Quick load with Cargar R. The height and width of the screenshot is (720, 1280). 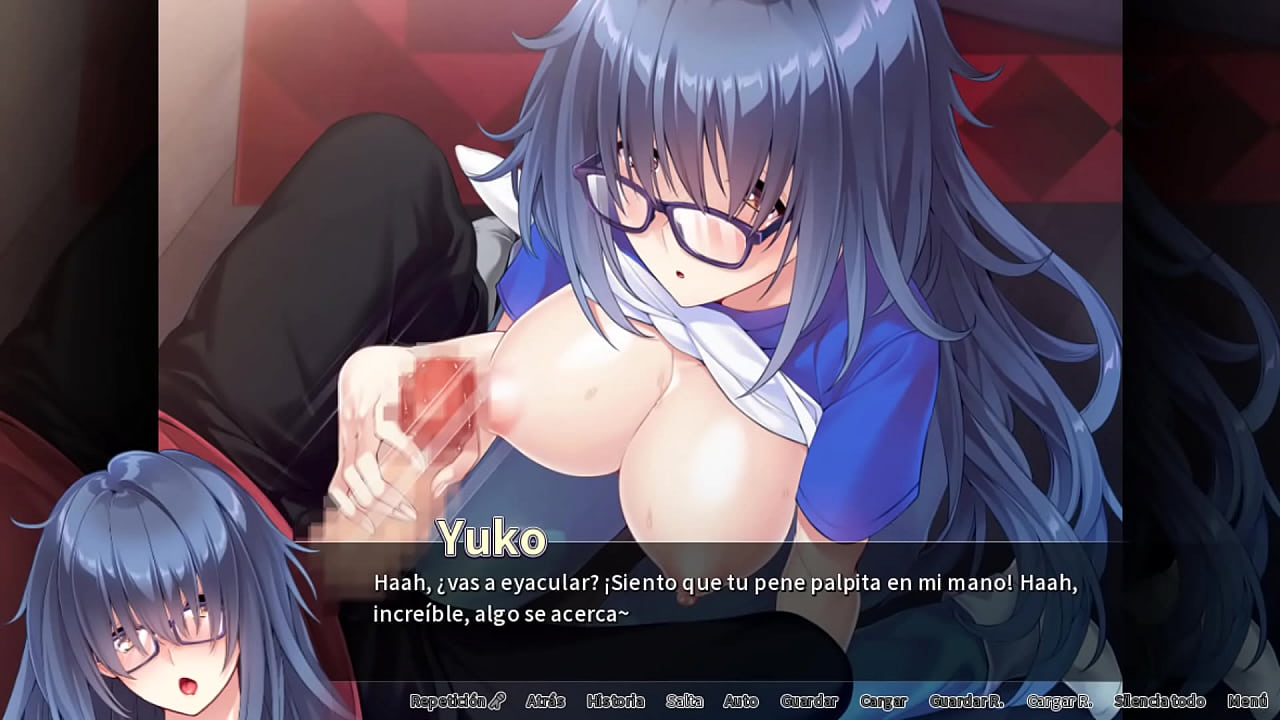(x=1058, y=701)
